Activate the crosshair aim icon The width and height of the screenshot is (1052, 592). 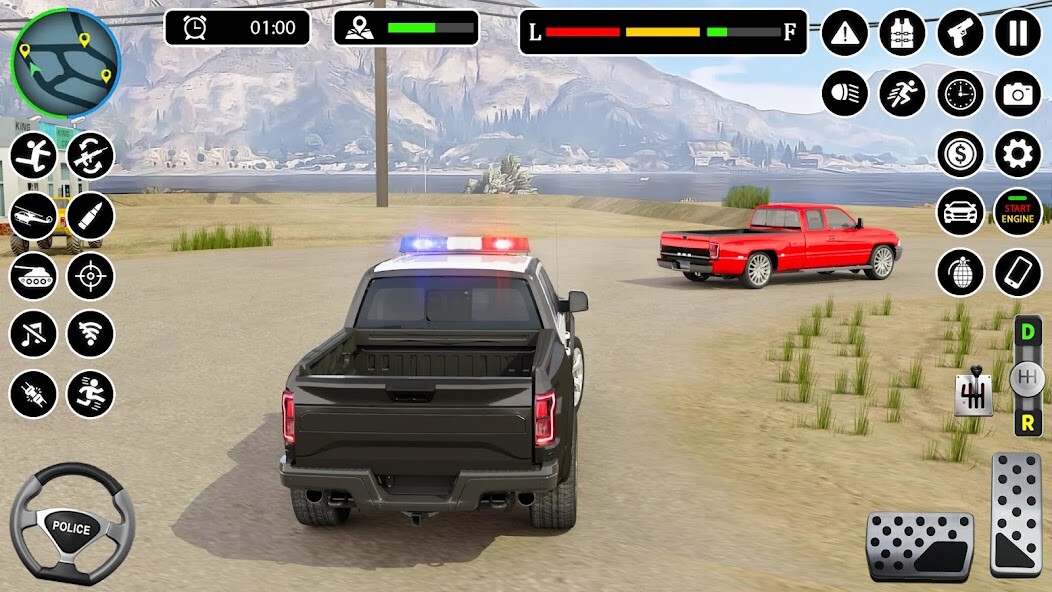(x=90, y=275)
